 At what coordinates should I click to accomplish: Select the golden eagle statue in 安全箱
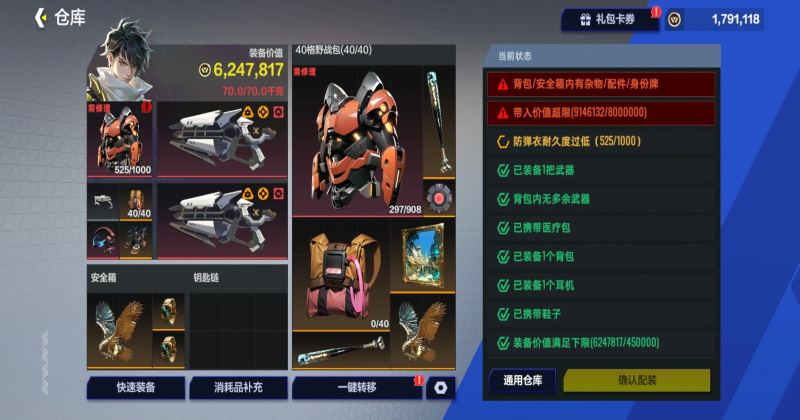click(x=117, y=330)
